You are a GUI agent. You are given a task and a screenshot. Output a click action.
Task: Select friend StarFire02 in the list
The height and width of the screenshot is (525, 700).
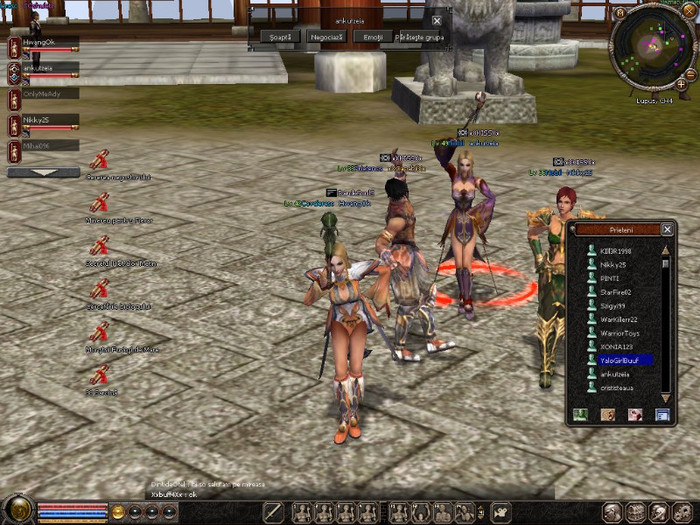pos(616,292)
